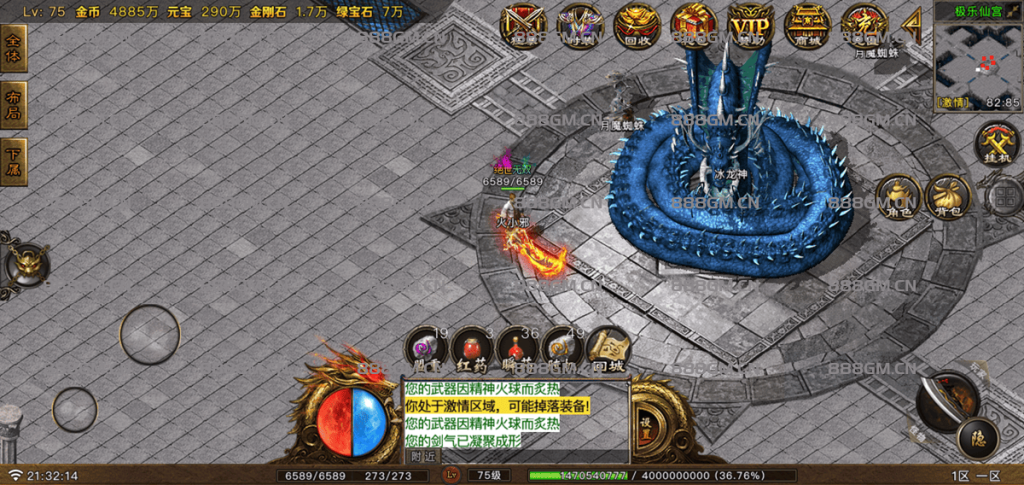Collapse the top icon row with gold arrow

tap(912, 24)
